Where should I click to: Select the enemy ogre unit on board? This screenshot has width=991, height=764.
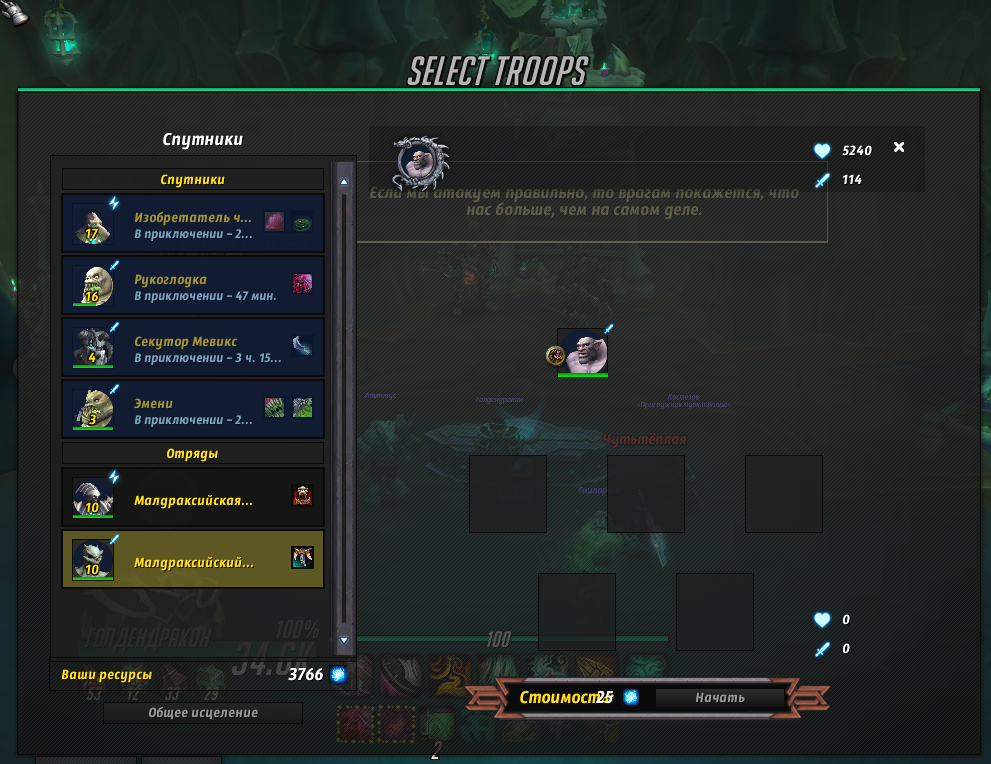pyautogui.click(x=582, y=352)
